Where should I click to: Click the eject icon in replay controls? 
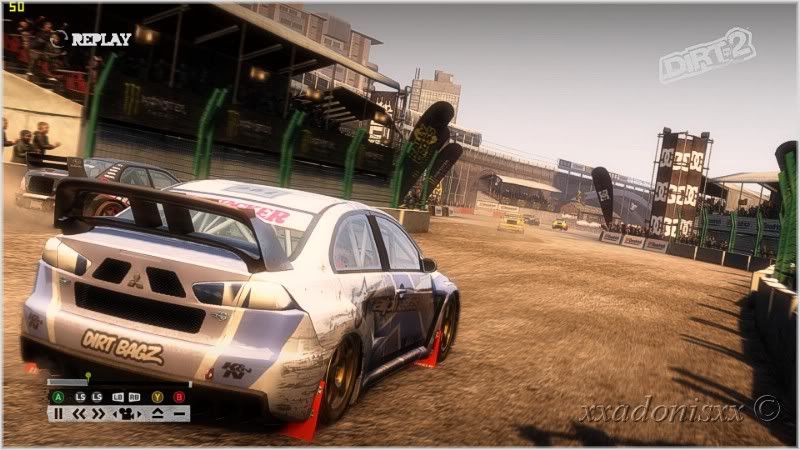pyautogui.click(x=157, y=413)
